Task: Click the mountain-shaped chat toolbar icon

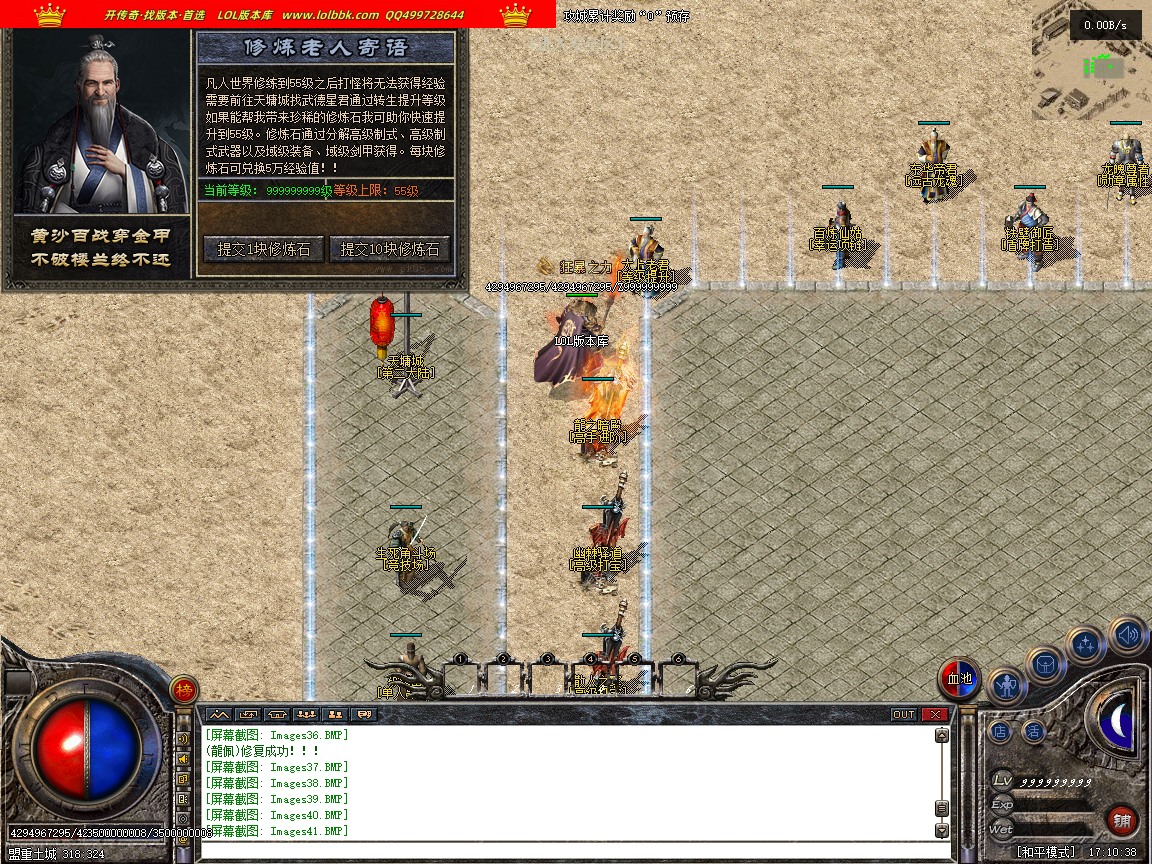Action: click(219, 715)
